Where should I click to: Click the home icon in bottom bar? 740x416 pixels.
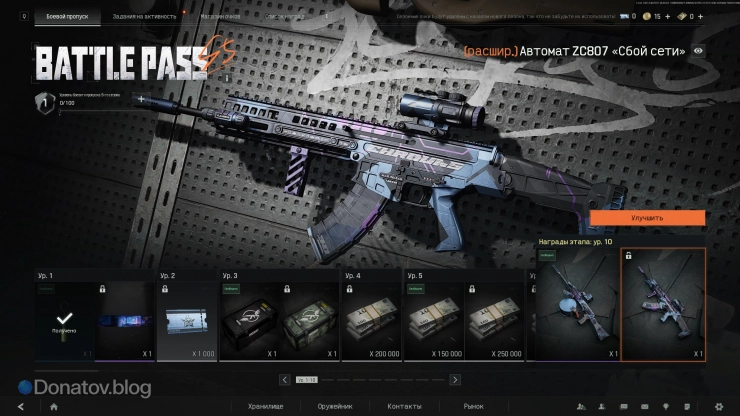[x=53, y=407]
